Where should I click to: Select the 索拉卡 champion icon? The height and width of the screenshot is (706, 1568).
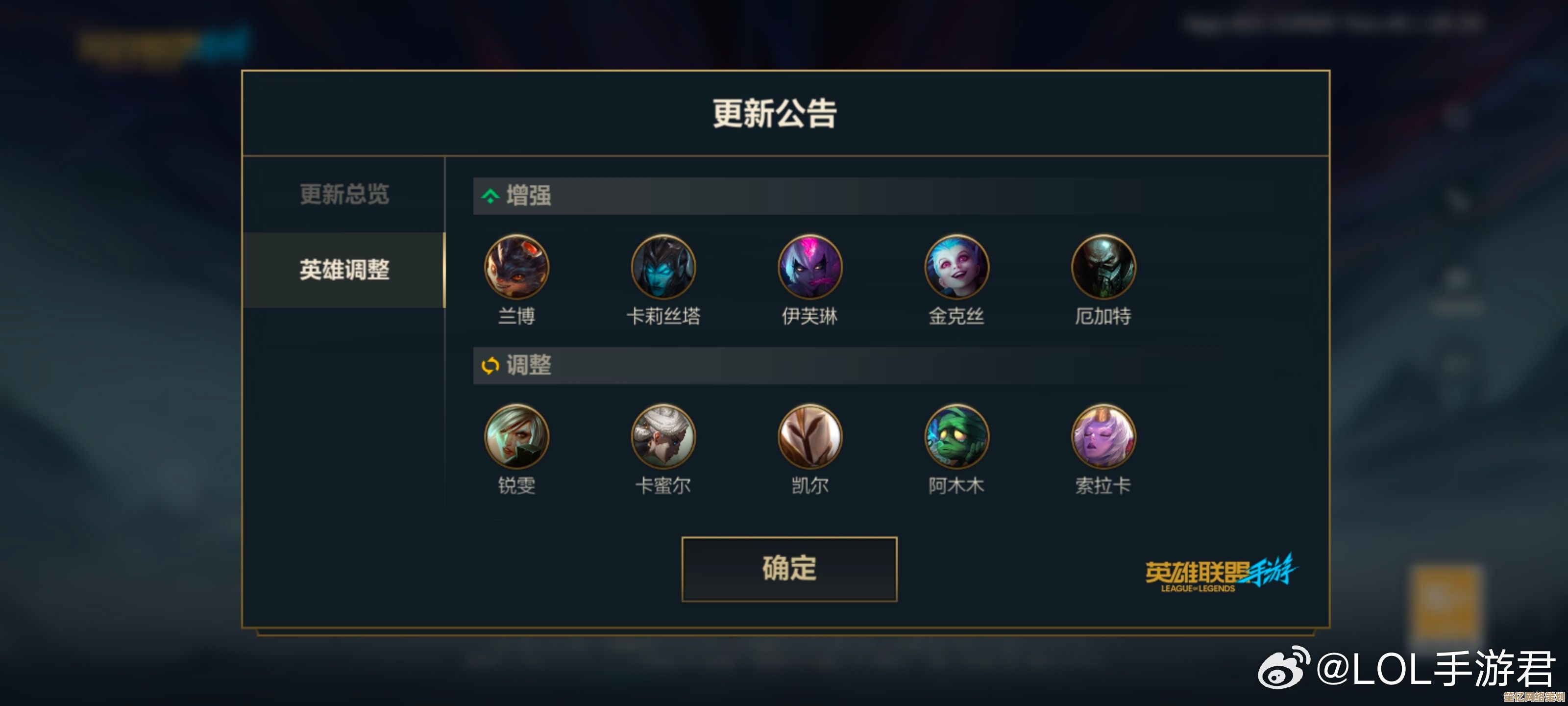pos(1103,436)
